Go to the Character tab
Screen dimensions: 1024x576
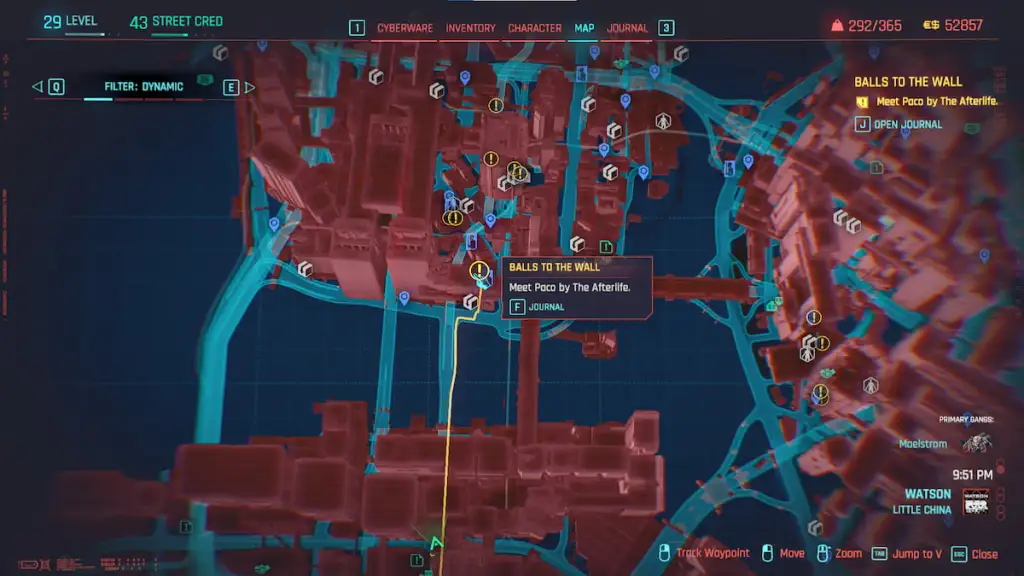[535, 28]
